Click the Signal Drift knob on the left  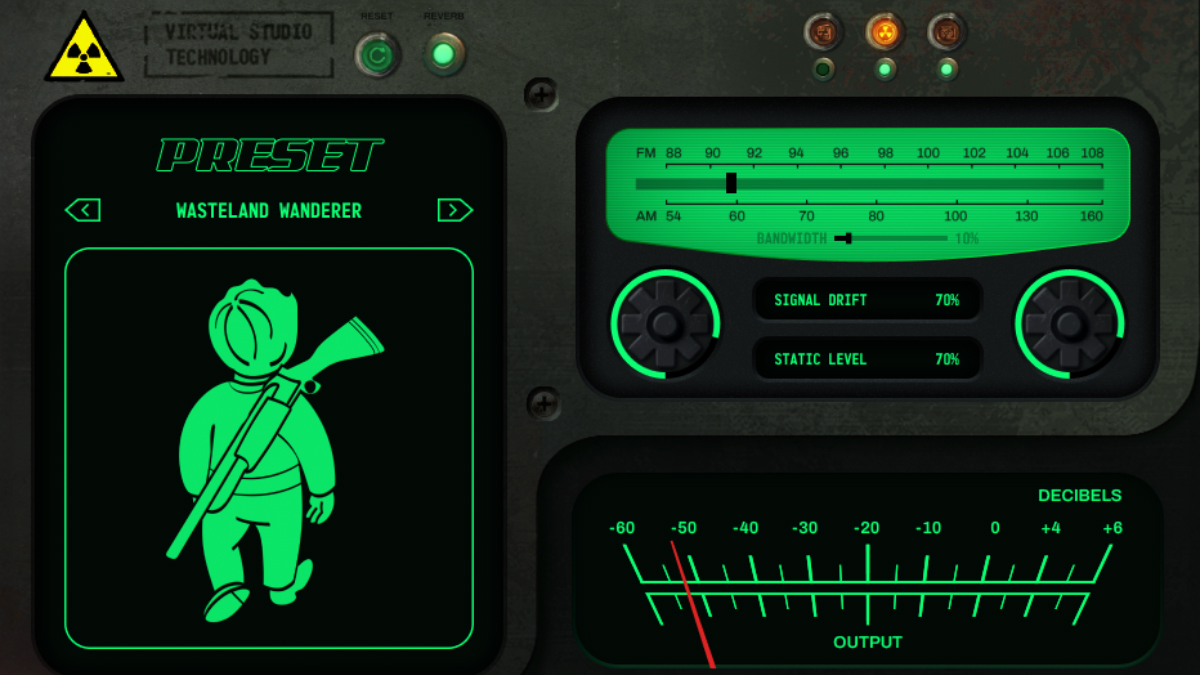point(665,324)
